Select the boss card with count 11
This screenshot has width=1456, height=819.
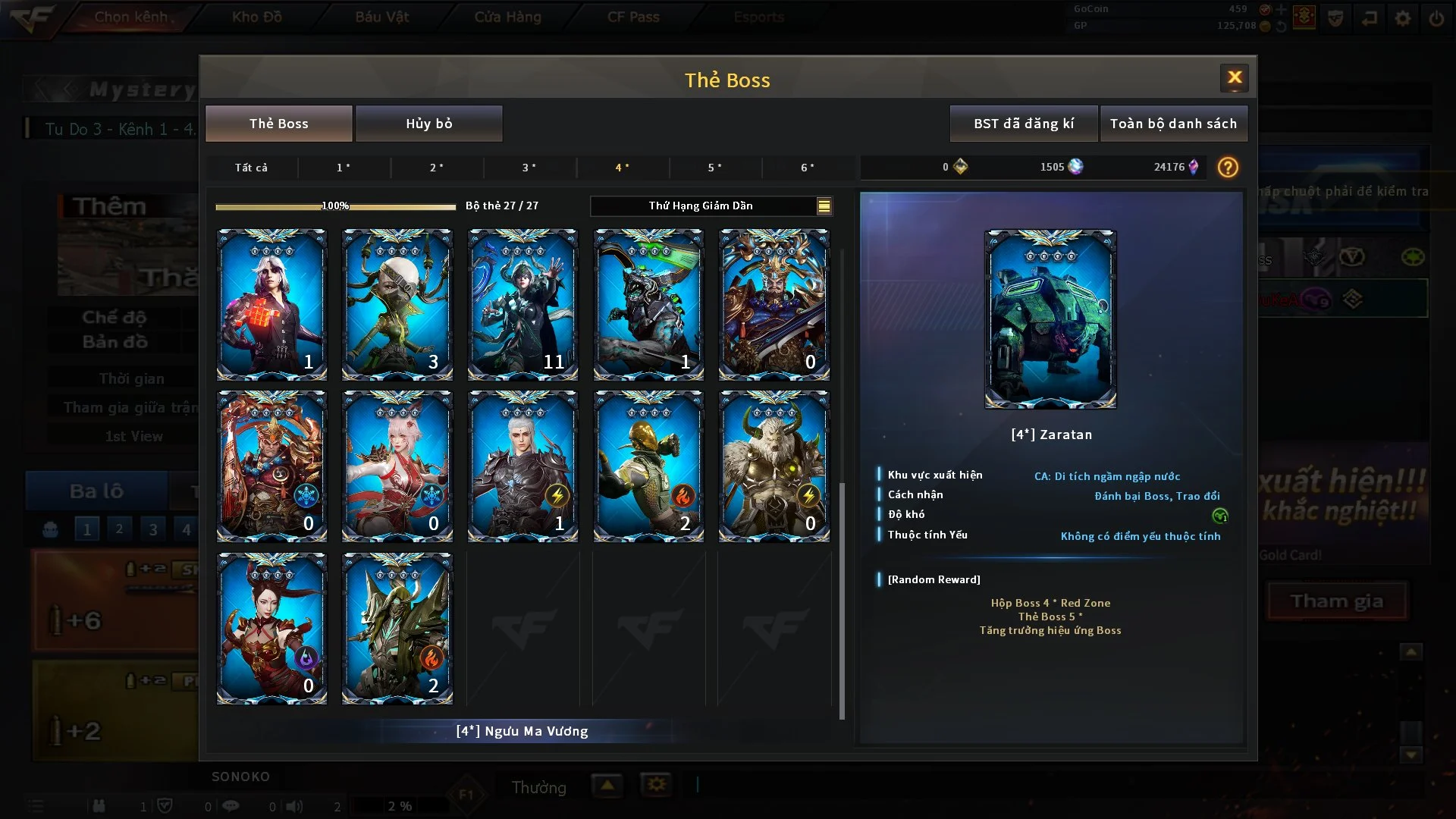[522, 305]
